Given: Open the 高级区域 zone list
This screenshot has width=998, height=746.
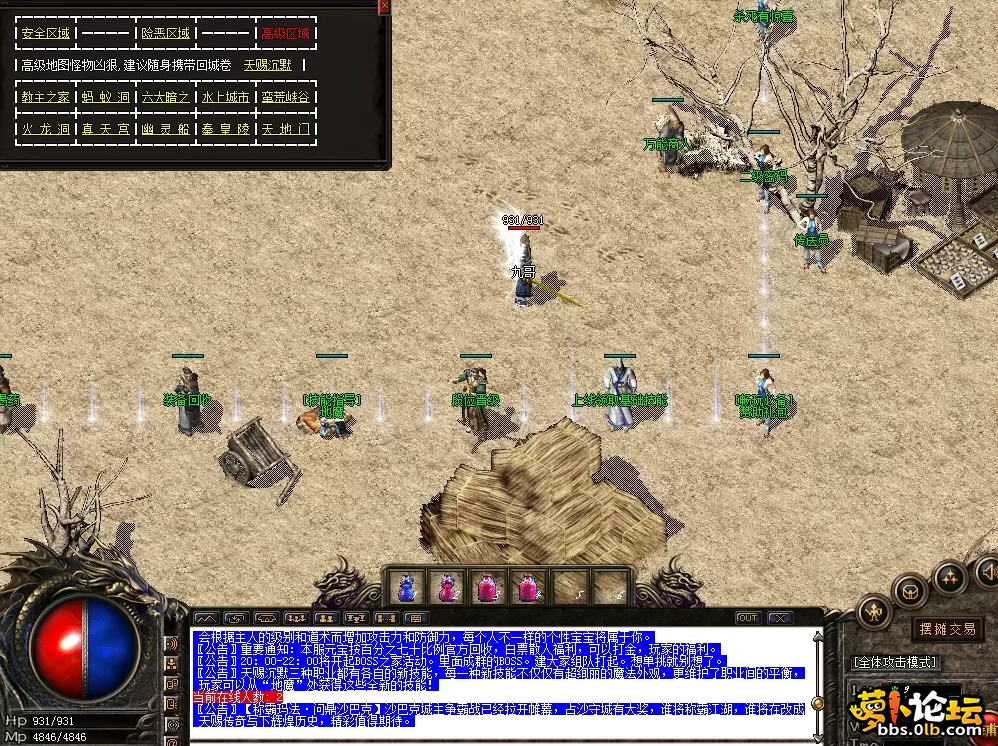Looking at the screenshot, I should tap(285, 33).
